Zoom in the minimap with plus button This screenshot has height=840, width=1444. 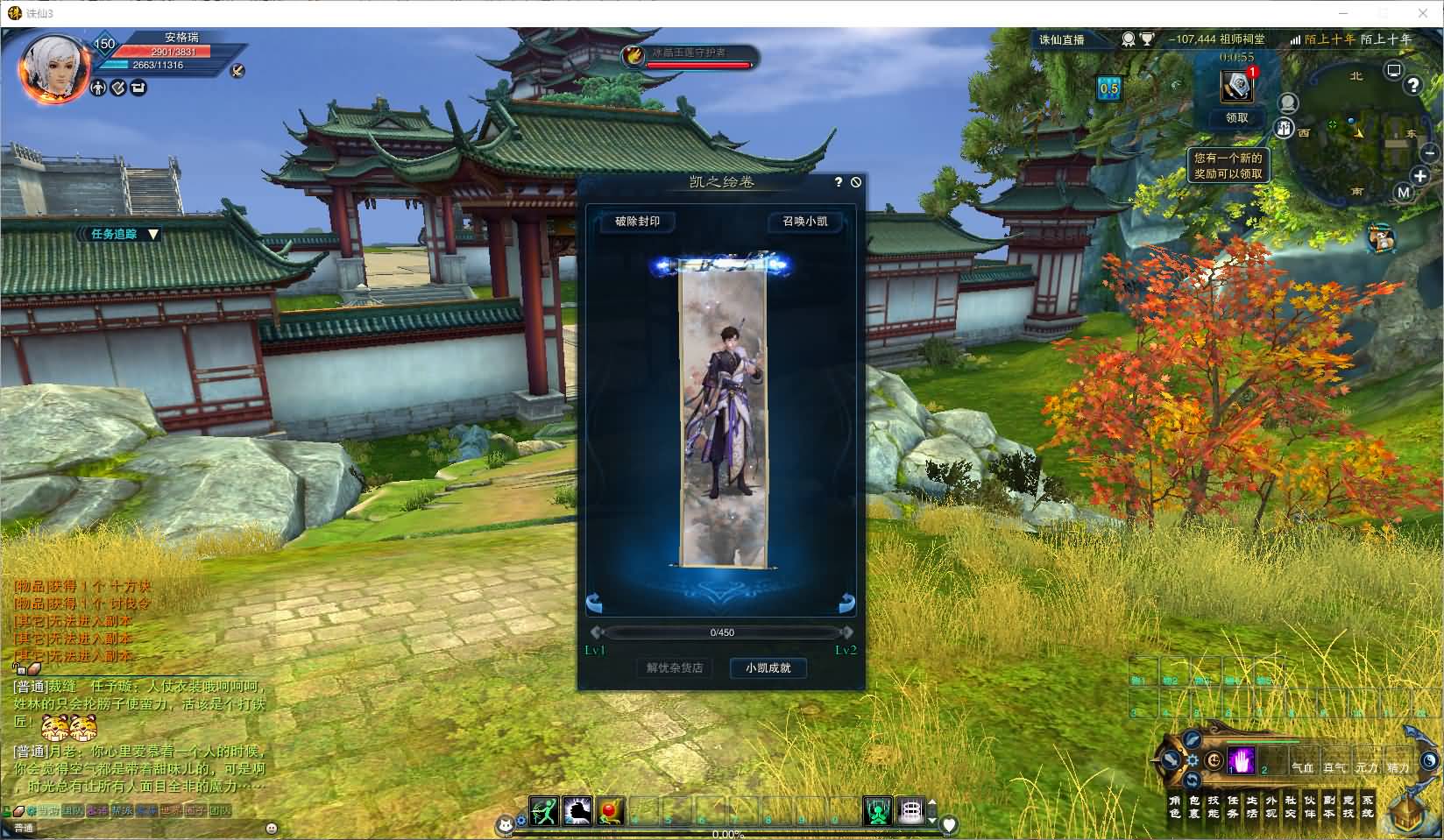pyautogui.click(x=1420, y=176)
